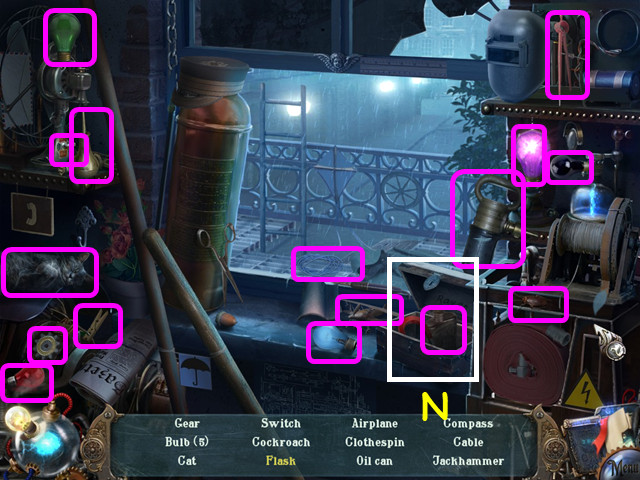Select the Clothespin list entry
Screen dimensions: 640x480
coord(375,442)
